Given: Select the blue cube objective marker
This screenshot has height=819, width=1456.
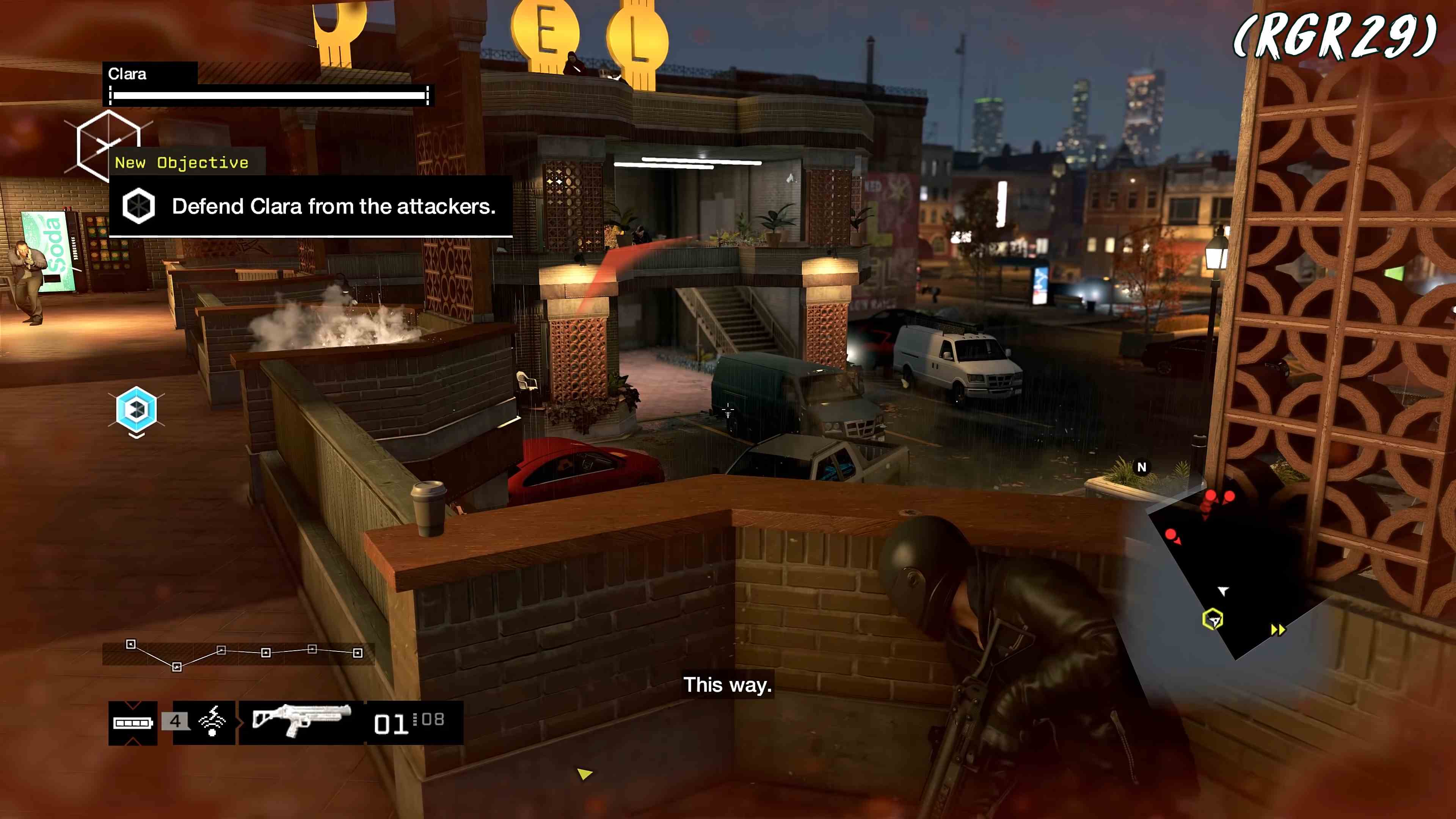Looking at the screenshot, I should pos(136,409).
